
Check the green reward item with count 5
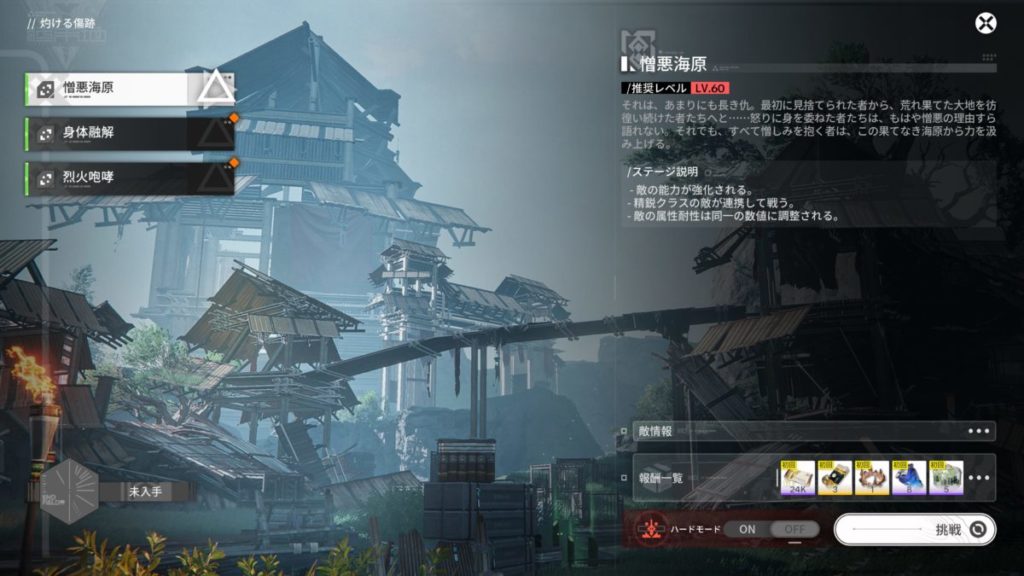[945, 478]
